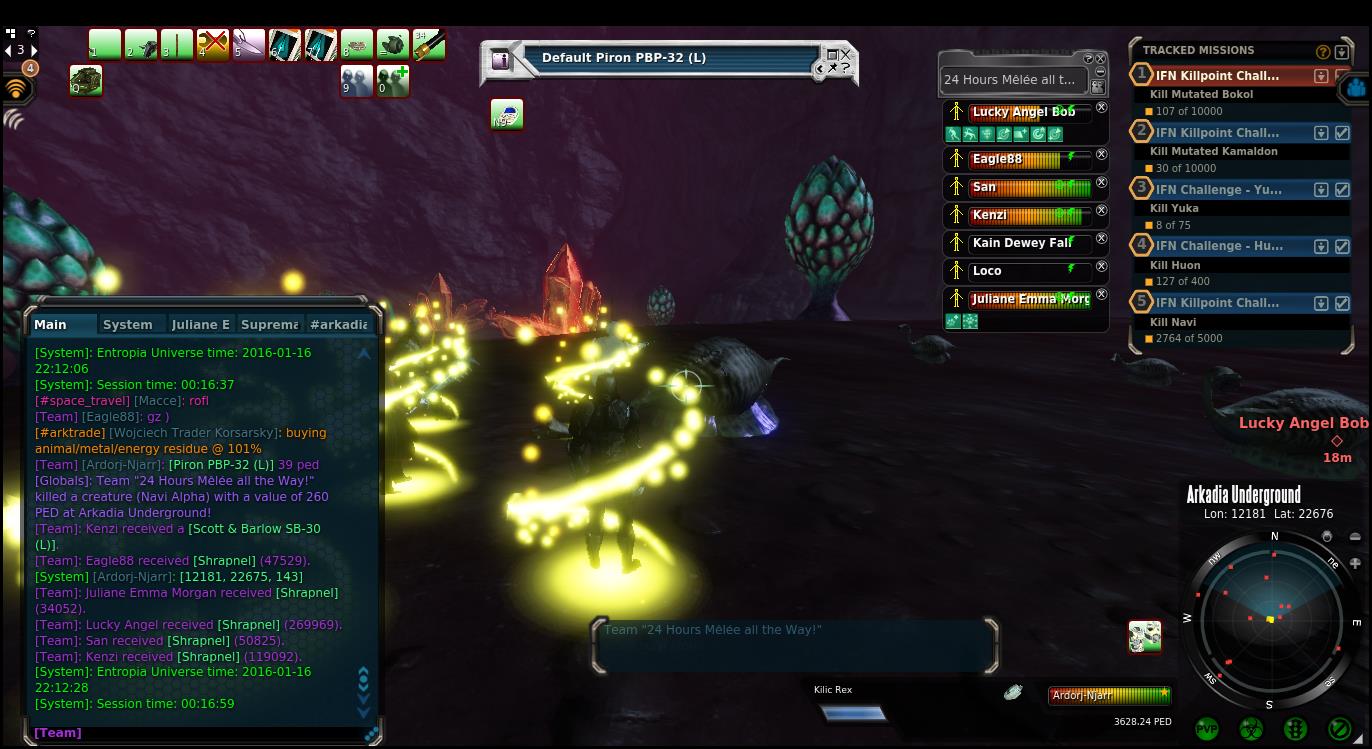The width and height of the screenshot is (1372, 749).
Task: Remove Eagle88 from the team list
Action: click(1101, 155)
